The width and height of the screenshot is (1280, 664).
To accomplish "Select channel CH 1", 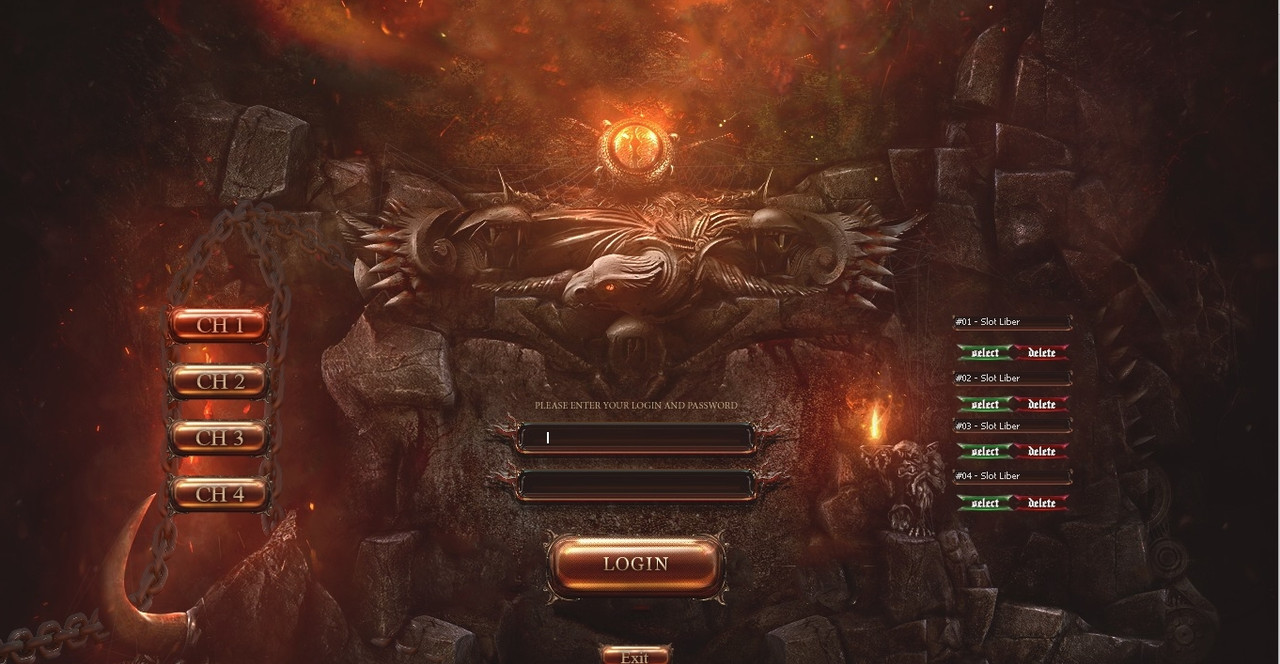I will click(220, 325).
